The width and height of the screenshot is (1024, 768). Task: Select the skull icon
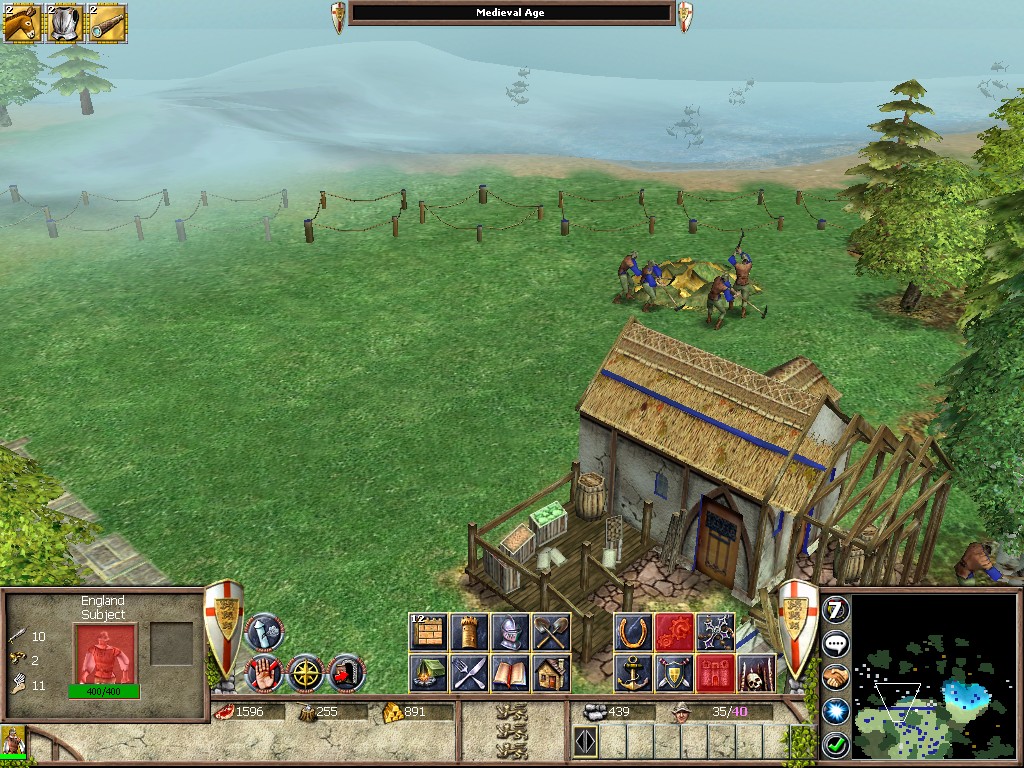pyautogui.click(x=756, y=673)
